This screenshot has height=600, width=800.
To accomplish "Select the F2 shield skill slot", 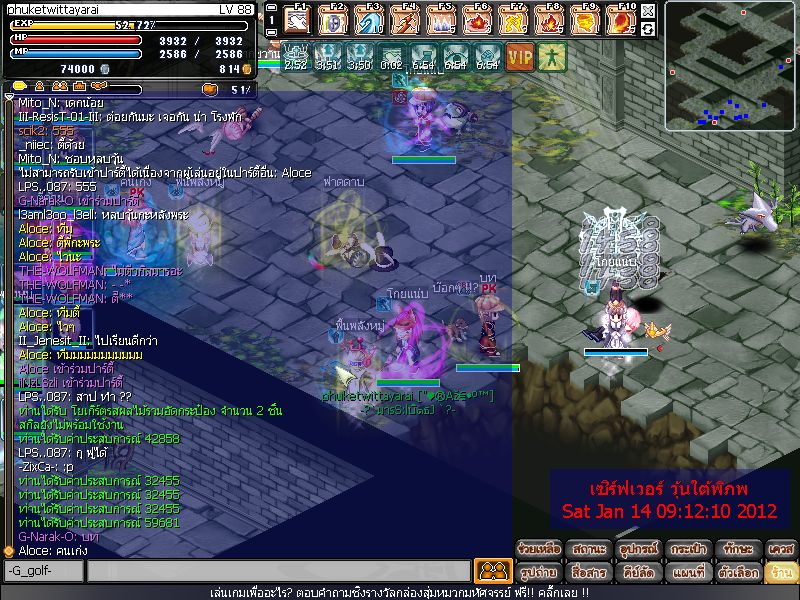I will coord(332,19).
